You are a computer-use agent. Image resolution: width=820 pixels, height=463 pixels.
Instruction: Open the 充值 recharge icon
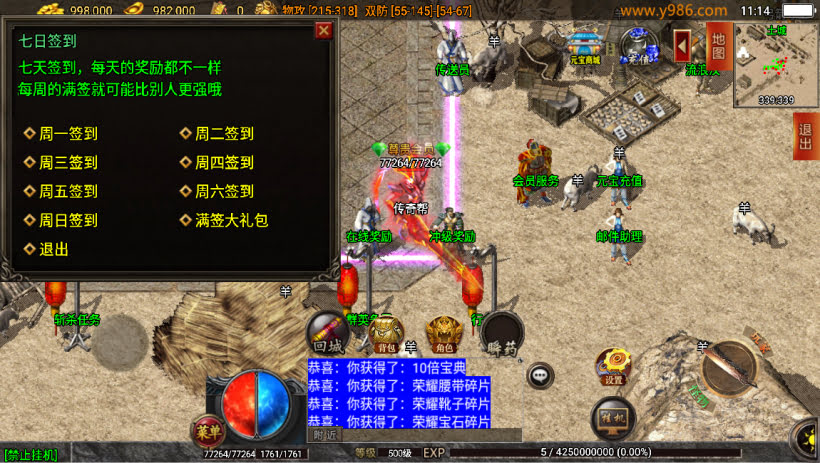coord(636,45)
